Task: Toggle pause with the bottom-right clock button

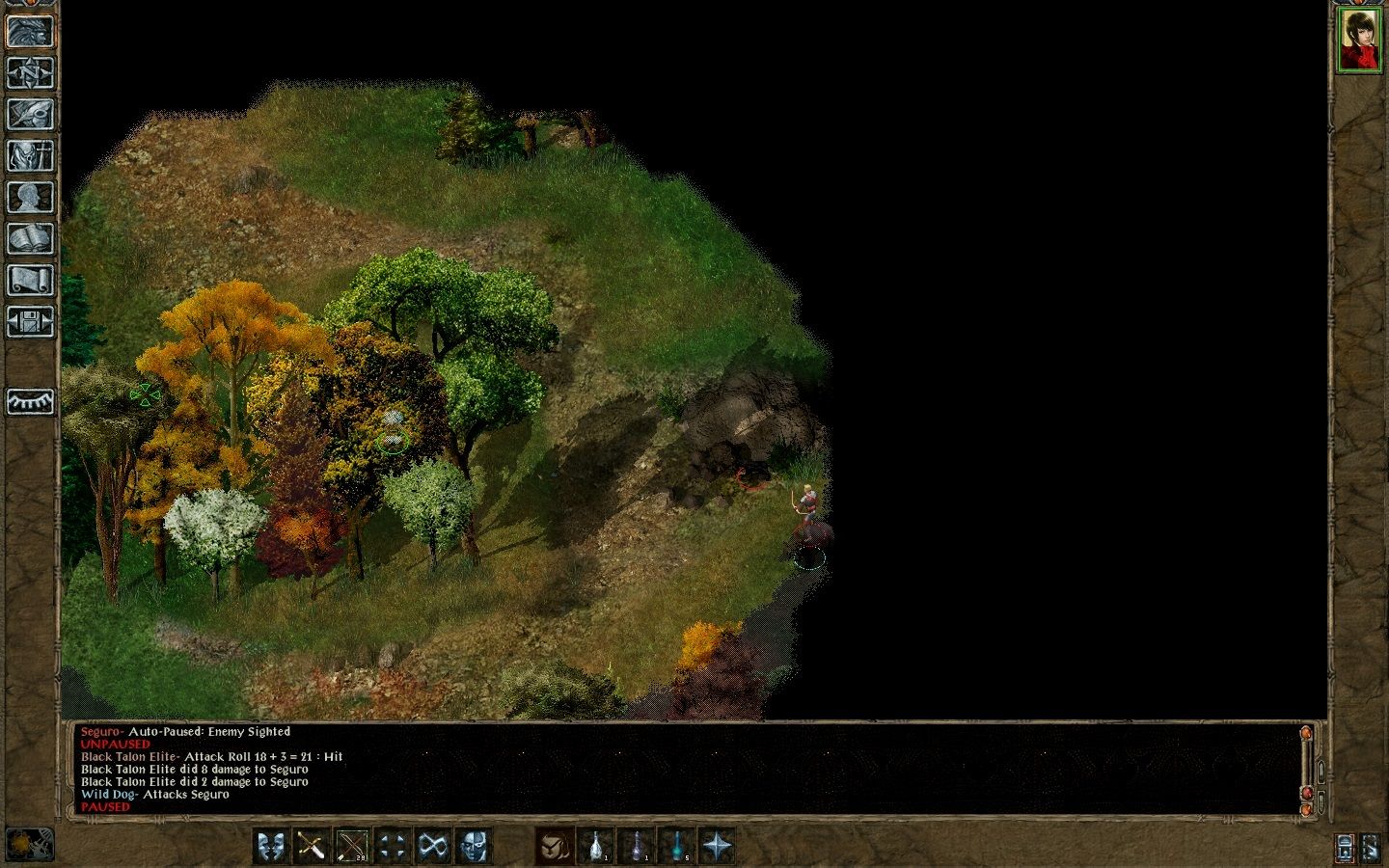Action: pos(1345,848)
